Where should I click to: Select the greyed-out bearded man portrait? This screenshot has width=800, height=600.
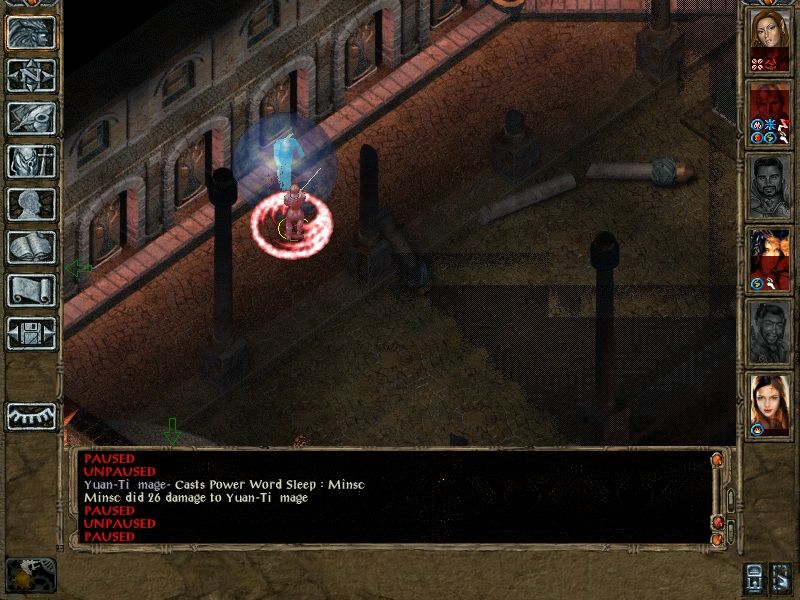[770, 185]
